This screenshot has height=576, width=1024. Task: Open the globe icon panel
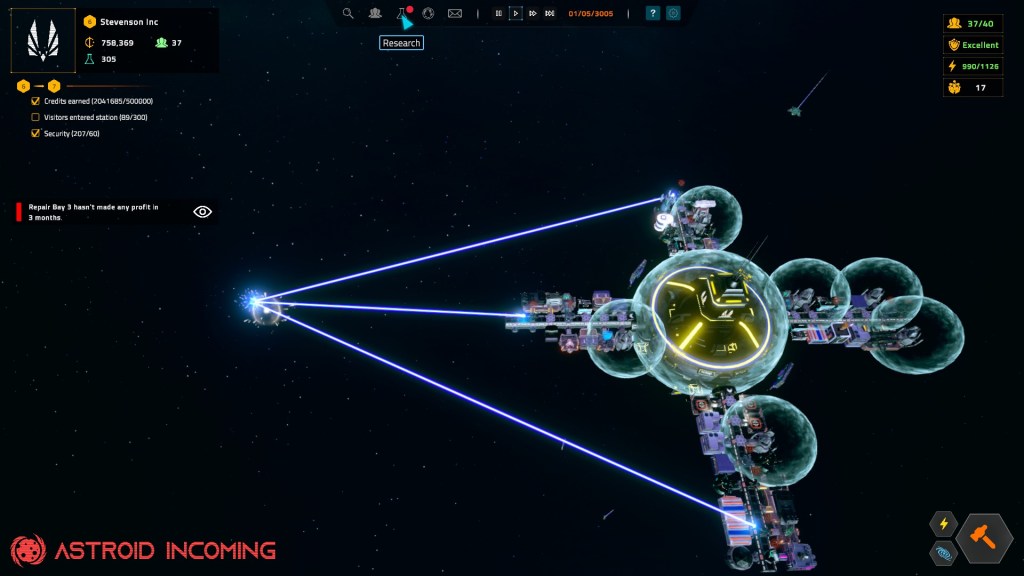pyautogui.click(x=428, y=13)
